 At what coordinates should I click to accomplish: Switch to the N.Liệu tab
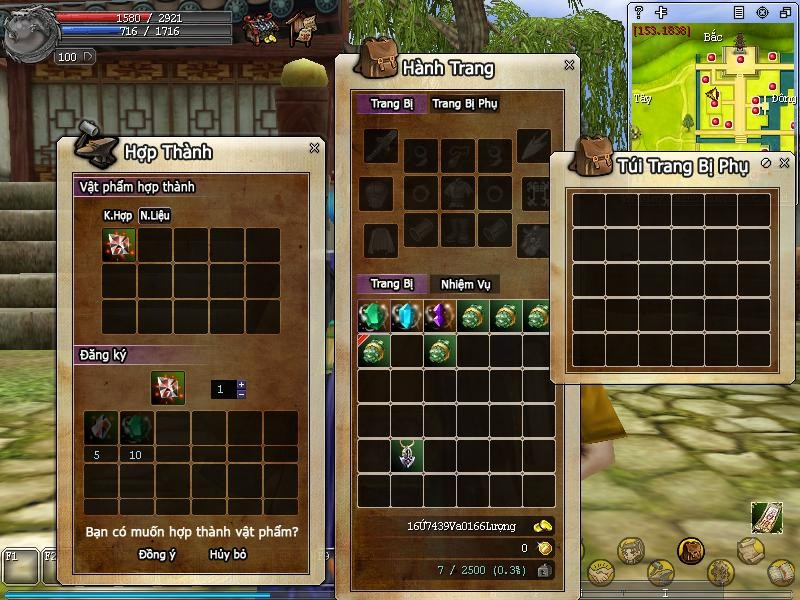tap(153, 215)
